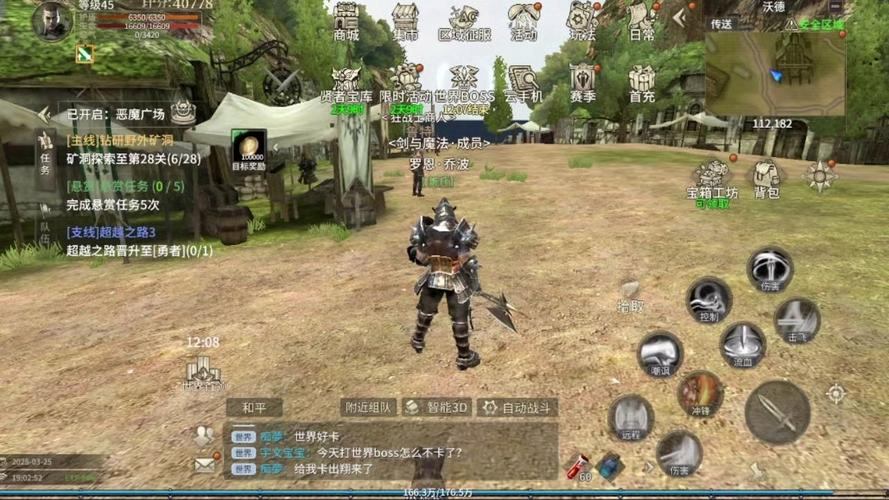Open 附近组队 nearby team
This screenshot has width=889, height=500.
point(368,407)
